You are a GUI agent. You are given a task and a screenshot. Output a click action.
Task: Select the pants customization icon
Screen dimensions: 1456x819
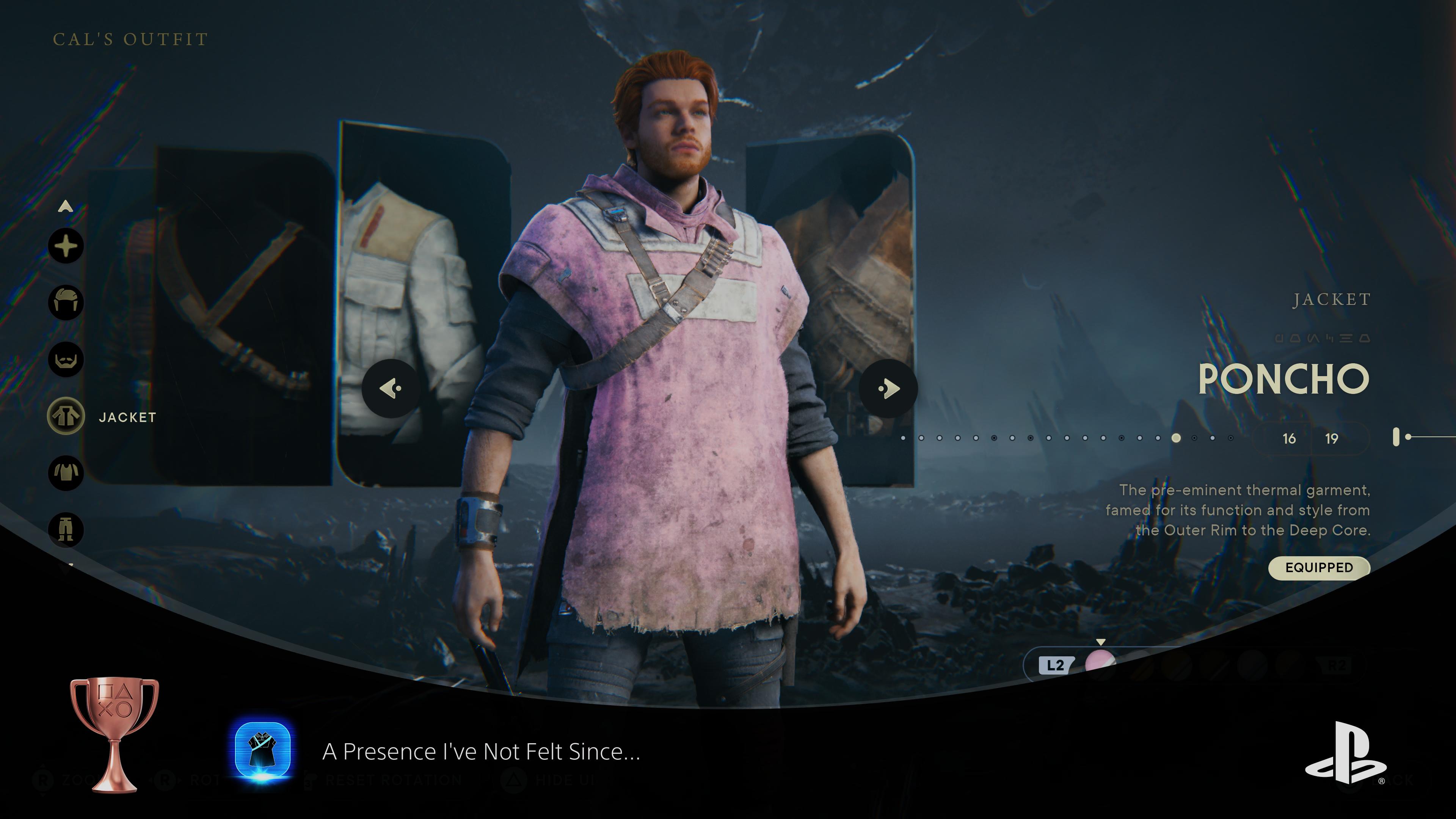tap(66, 530)
